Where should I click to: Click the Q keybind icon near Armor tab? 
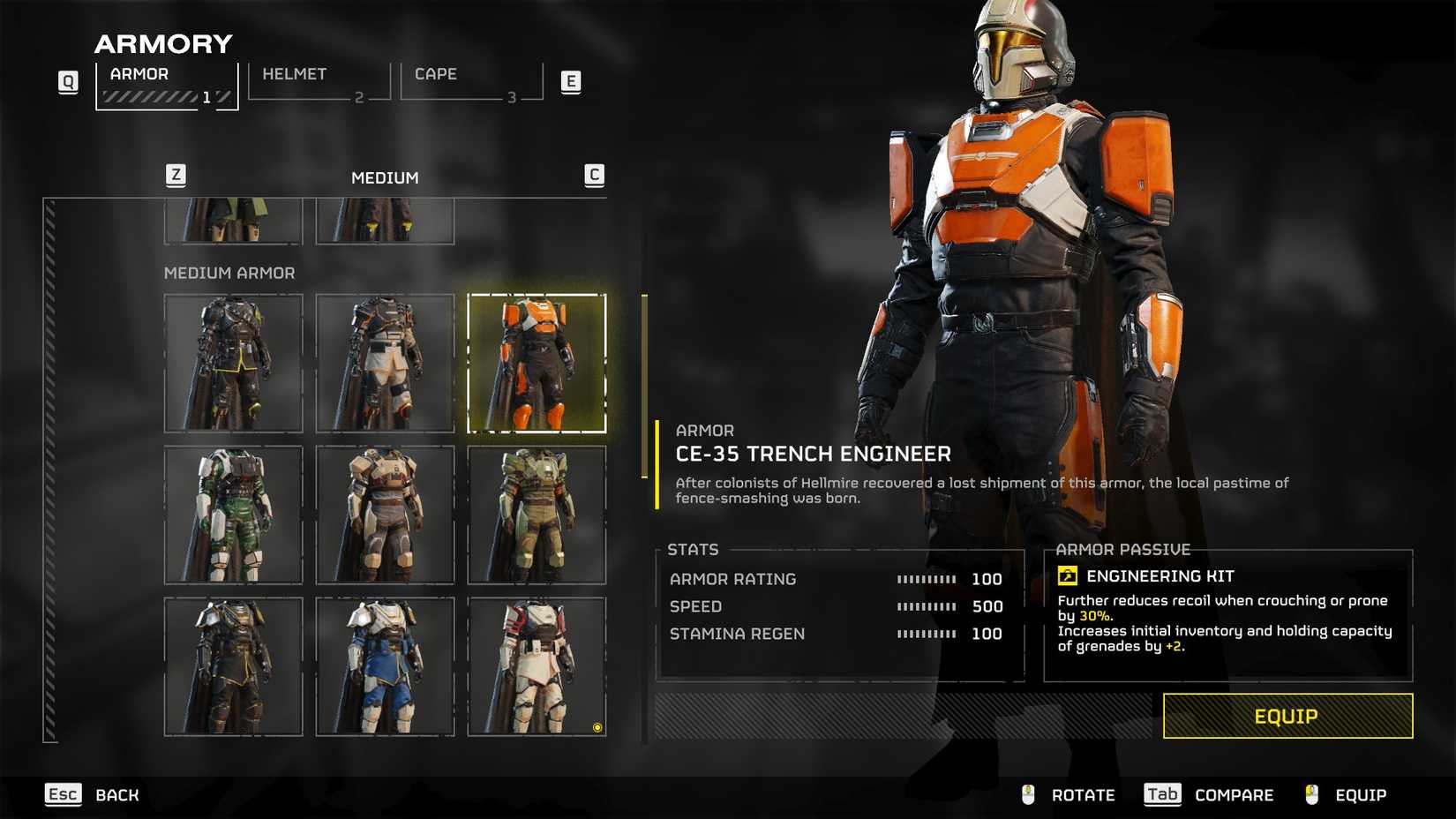coord(68,81)
